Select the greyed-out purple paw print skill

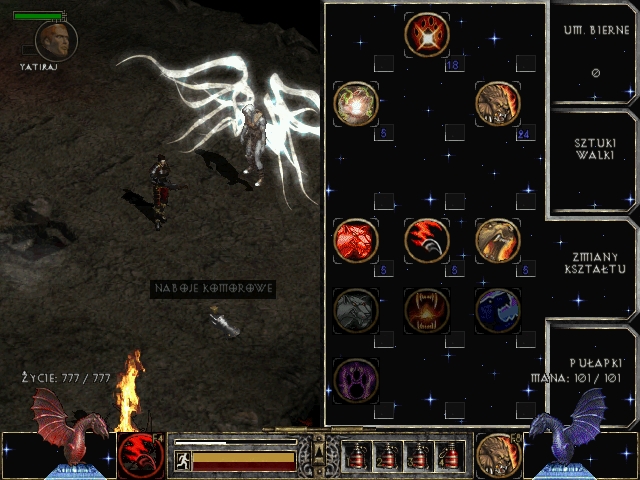pyautogui.click(x=356, y=379)
